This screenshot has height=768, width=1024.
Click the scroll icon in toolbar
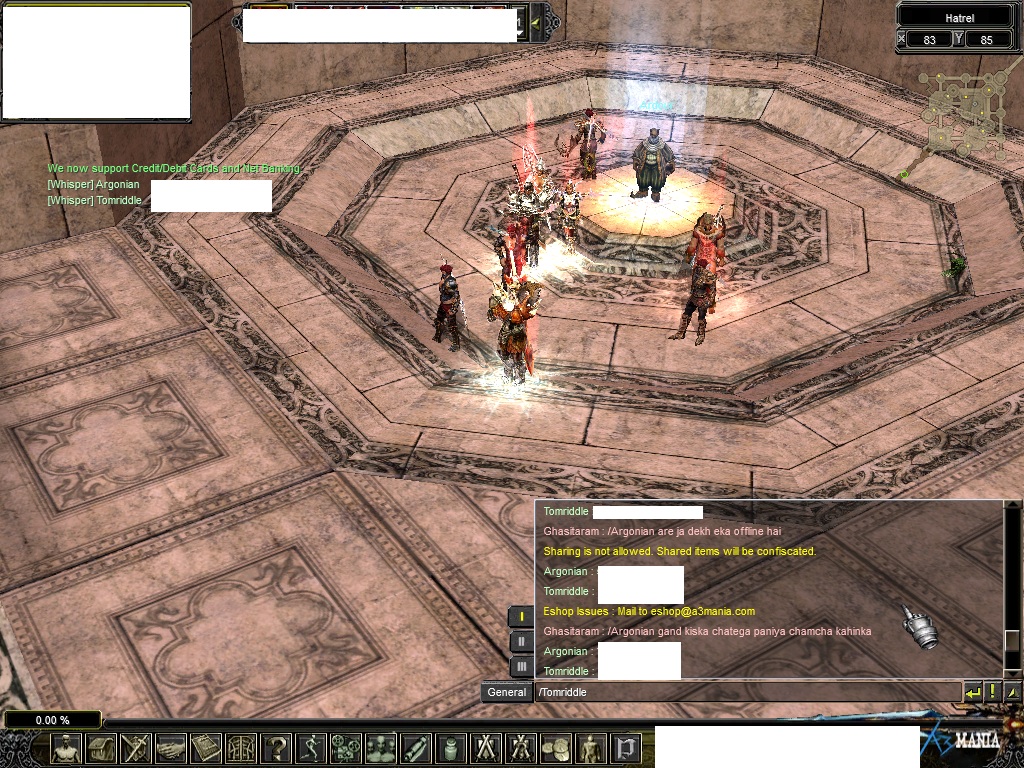click(x=416, y=748)
